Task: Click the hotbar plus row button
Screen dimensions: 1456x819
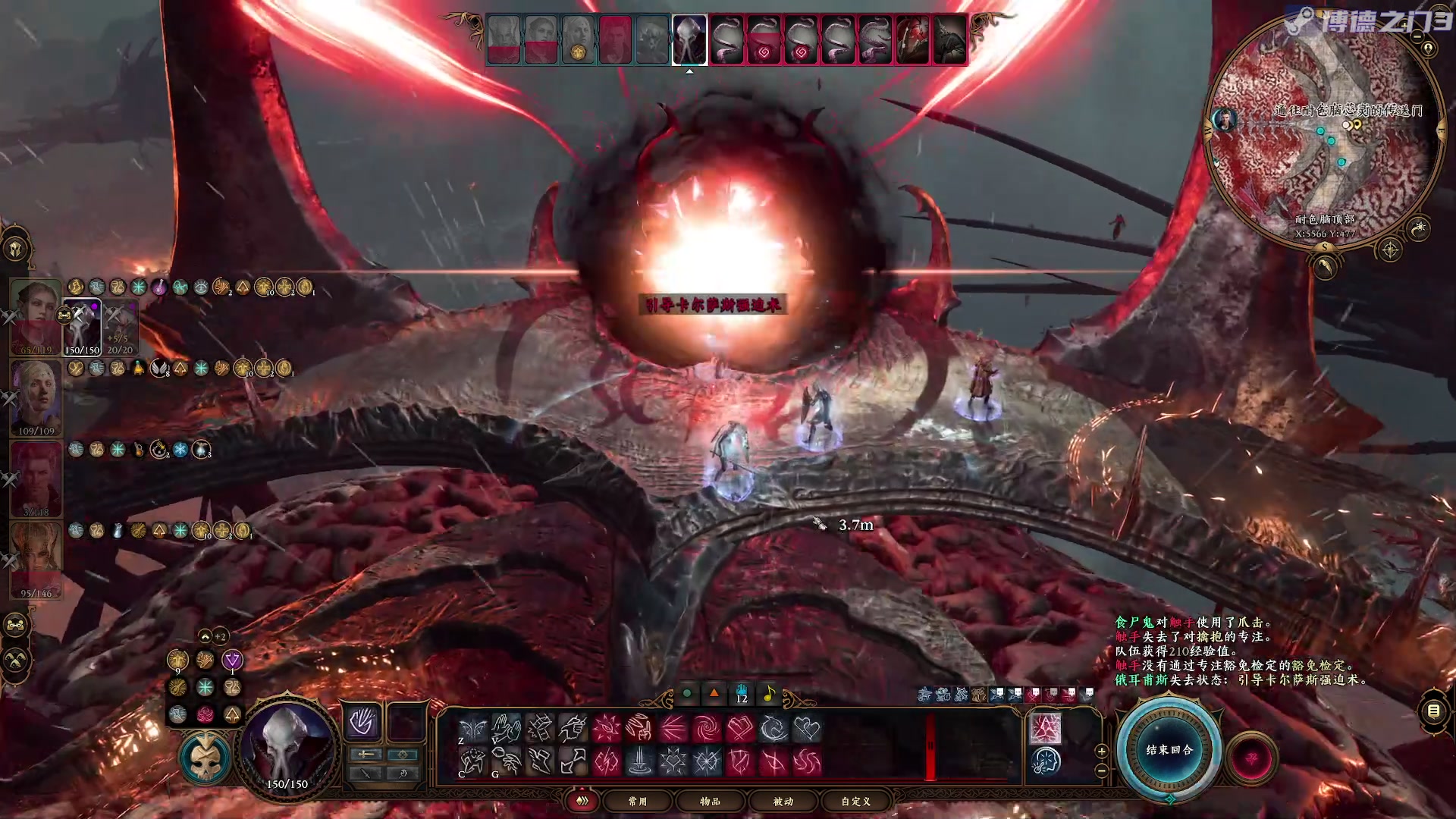Action: tap(1102, 751)
